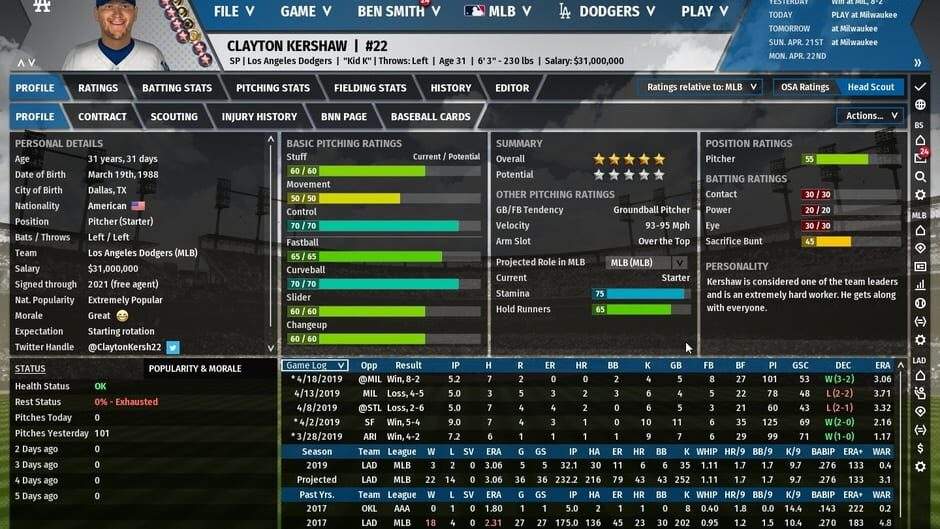Open the History tab
This screenshot has height=529, width=940.
[451, 88]
